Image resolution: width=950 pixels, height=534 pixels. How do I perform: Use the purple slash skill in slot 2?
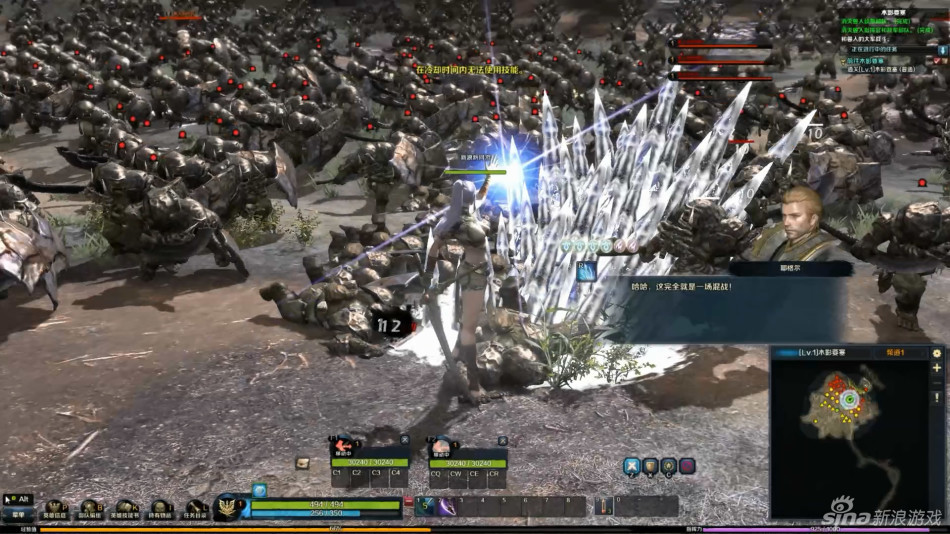point(444,506)
